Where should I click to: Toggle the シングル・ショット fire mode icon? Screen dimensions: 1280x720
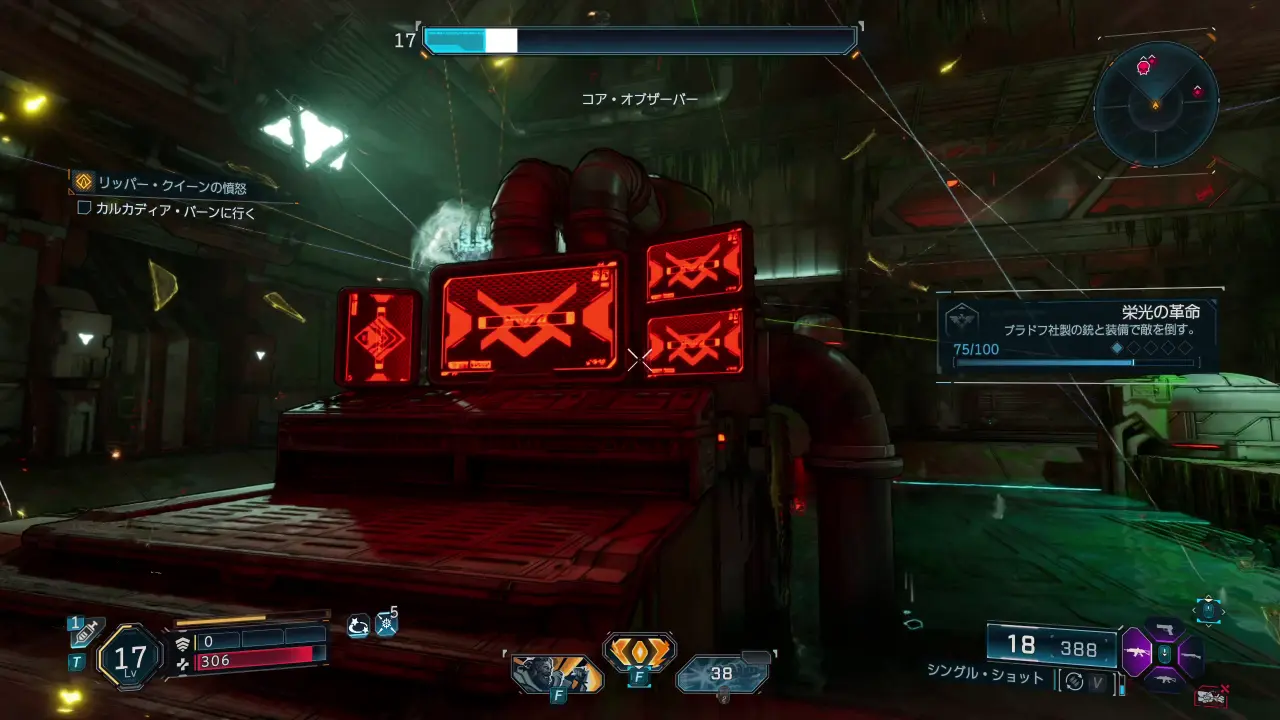pyautogui.click(x=1075, y=679)
